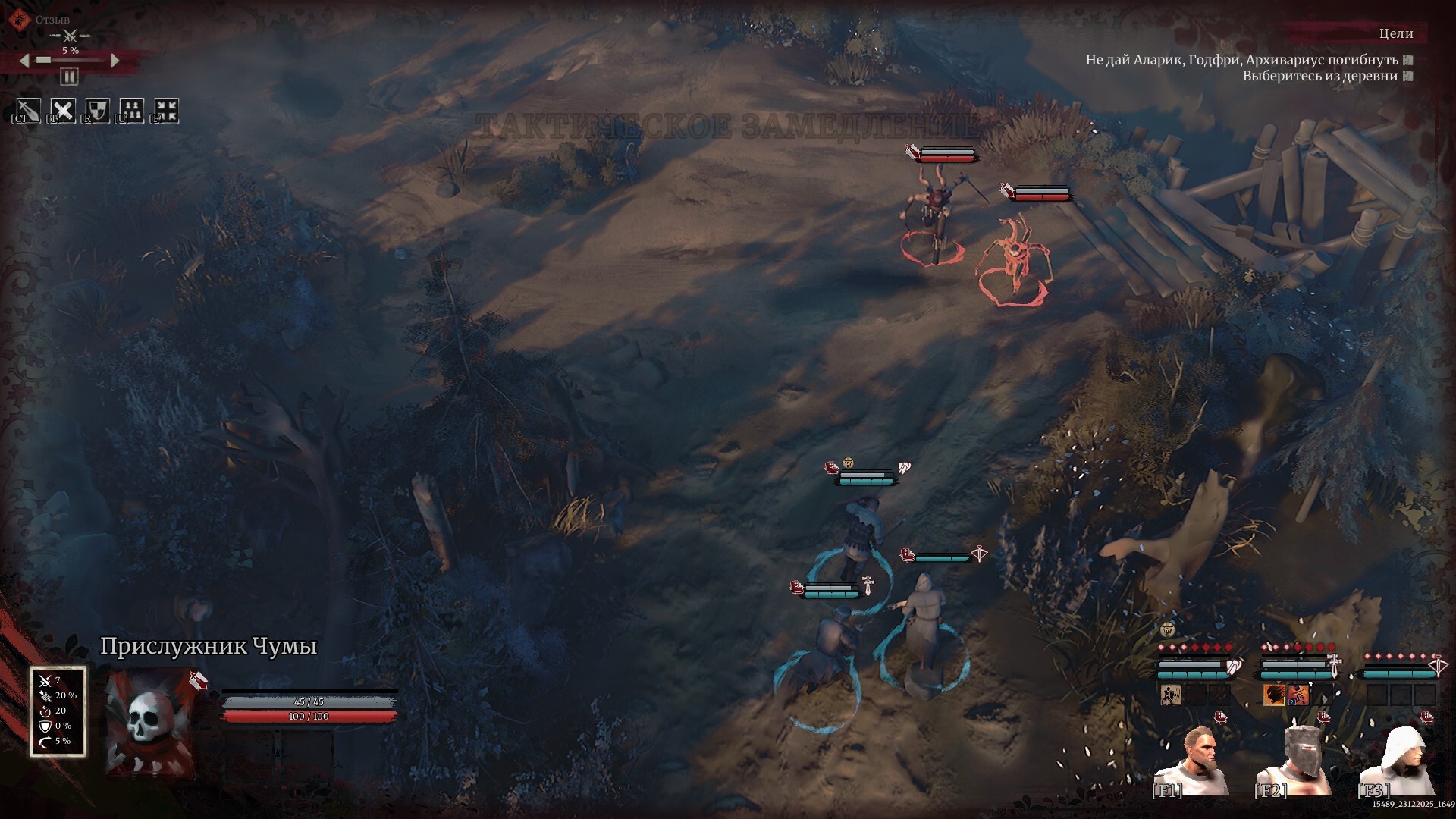The height and width of the screenshot is (819, 1456).
Task: Click the left arrow to decrease game speed
Action: [x=24, y=61]
